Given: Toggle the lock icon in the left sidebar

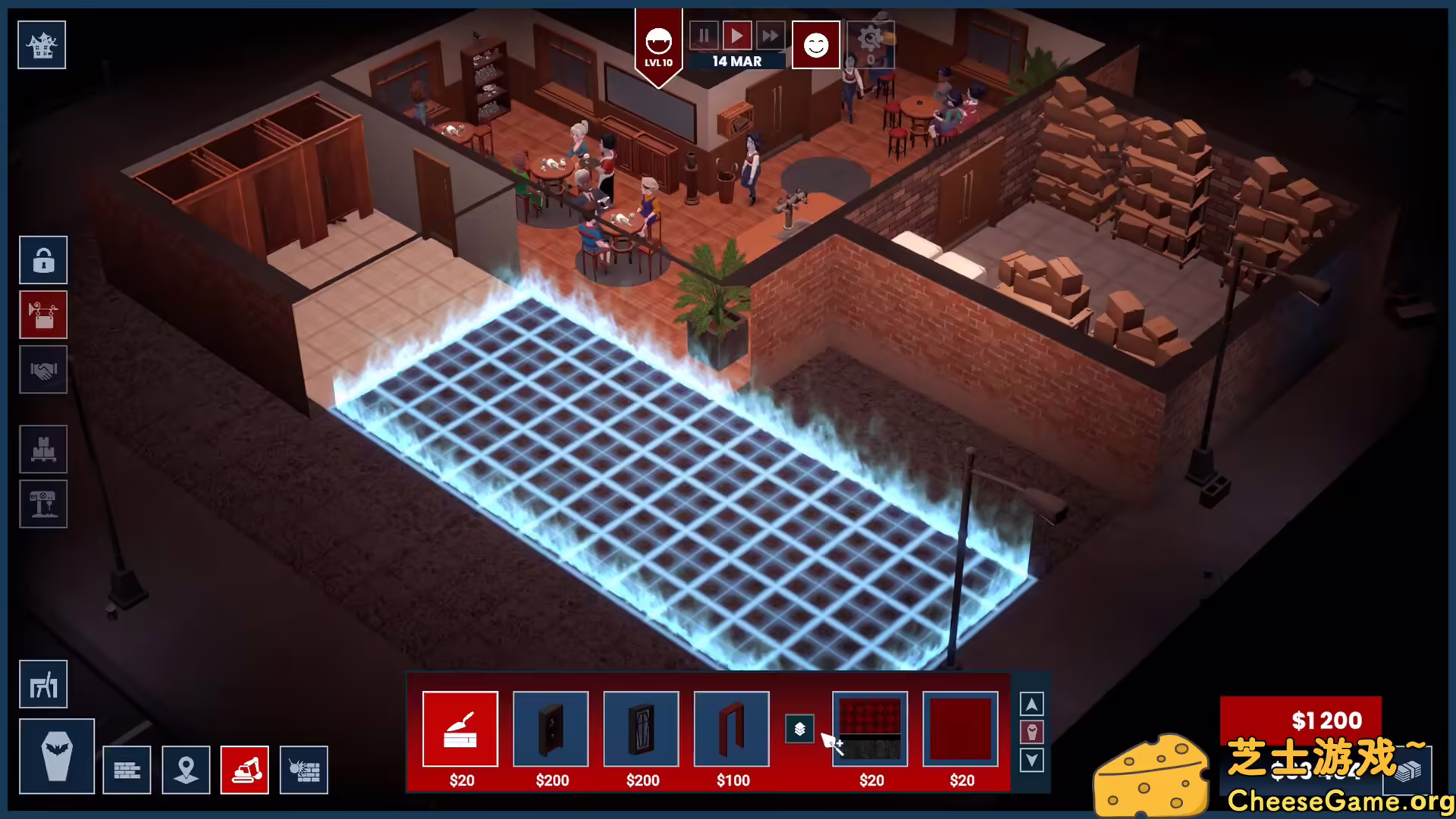Looking at the screenshot, I should 42,259.
